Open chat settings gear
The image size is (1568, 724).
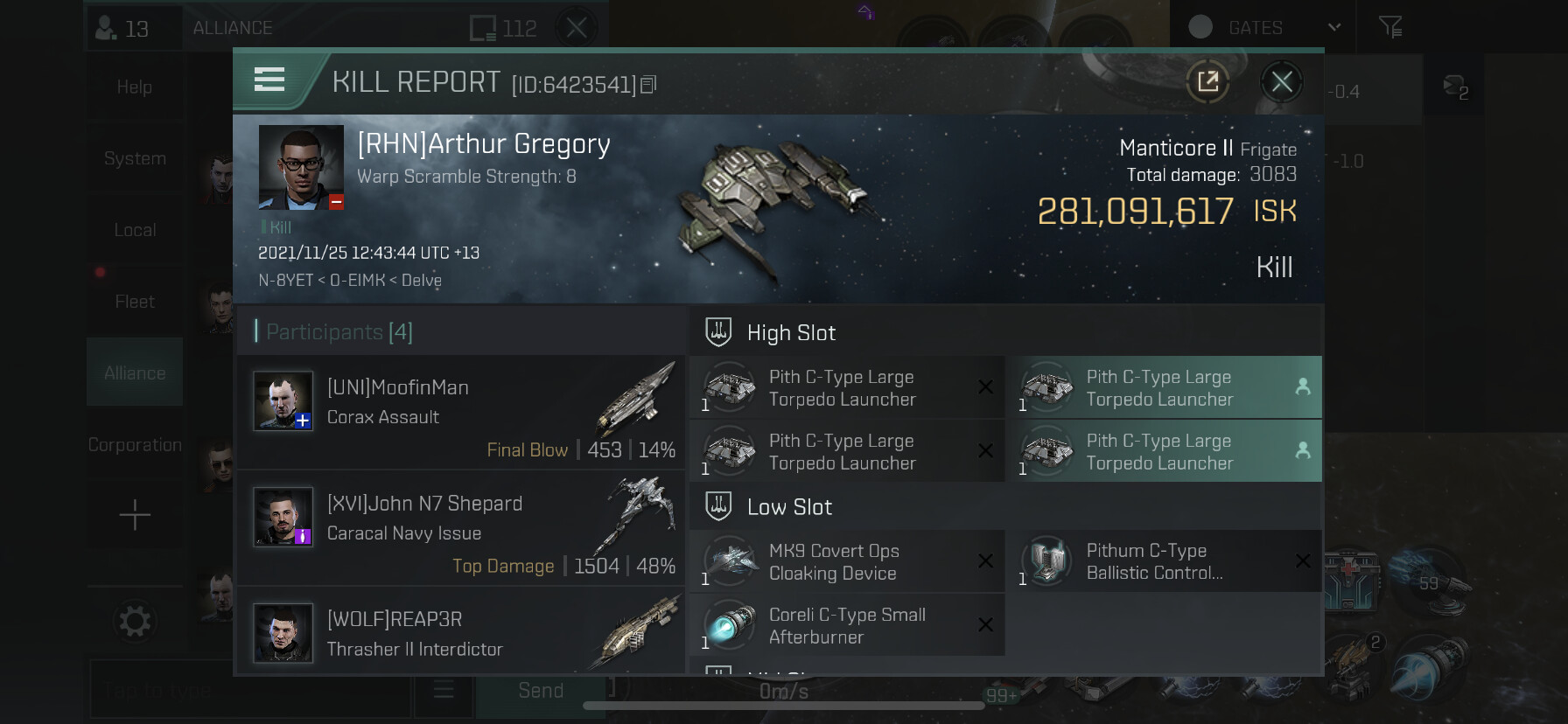click(x=135, y=622)
